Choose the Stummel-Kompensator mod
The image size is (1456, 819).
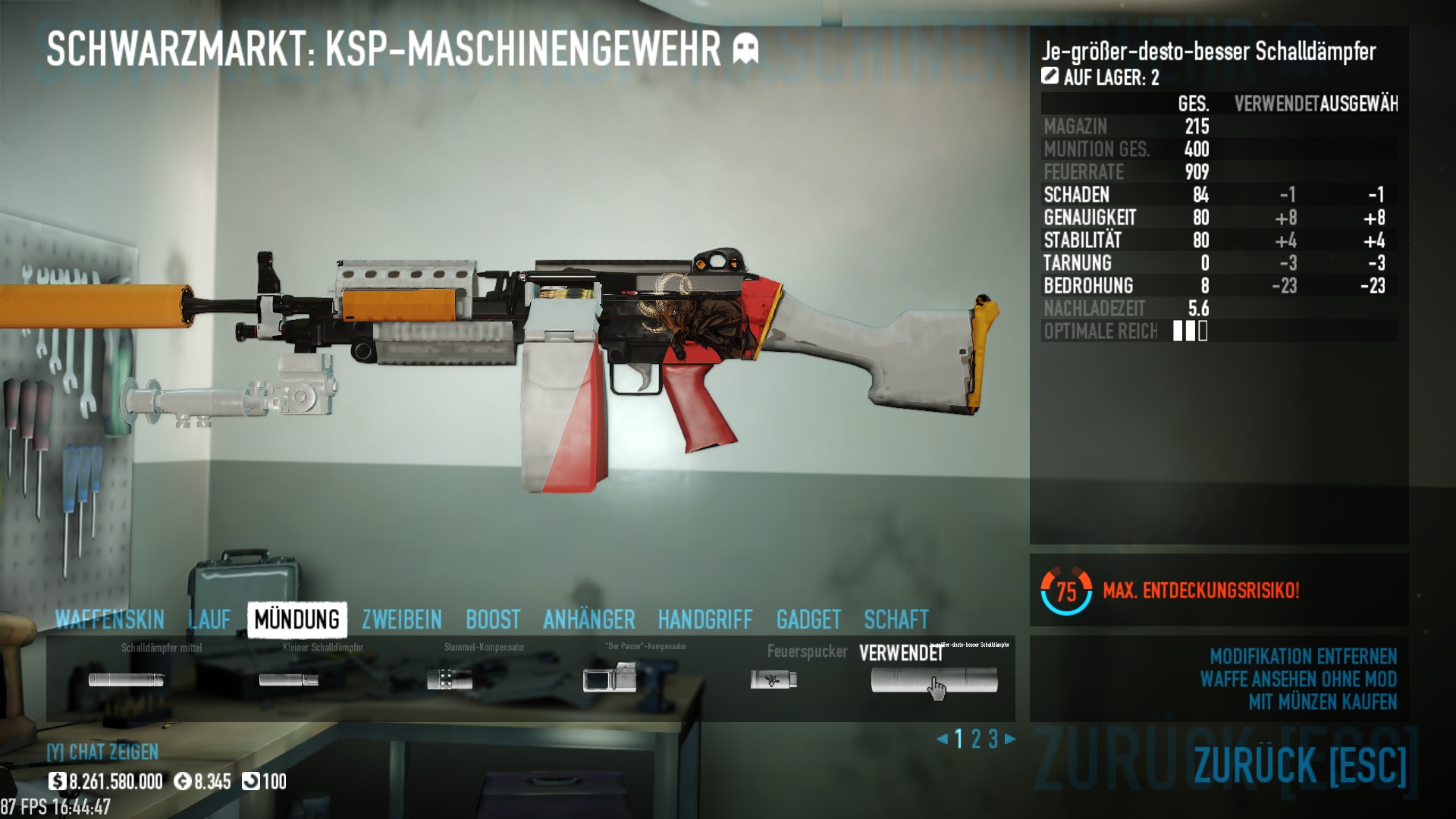pyautogui.click(x=449, y=679)
